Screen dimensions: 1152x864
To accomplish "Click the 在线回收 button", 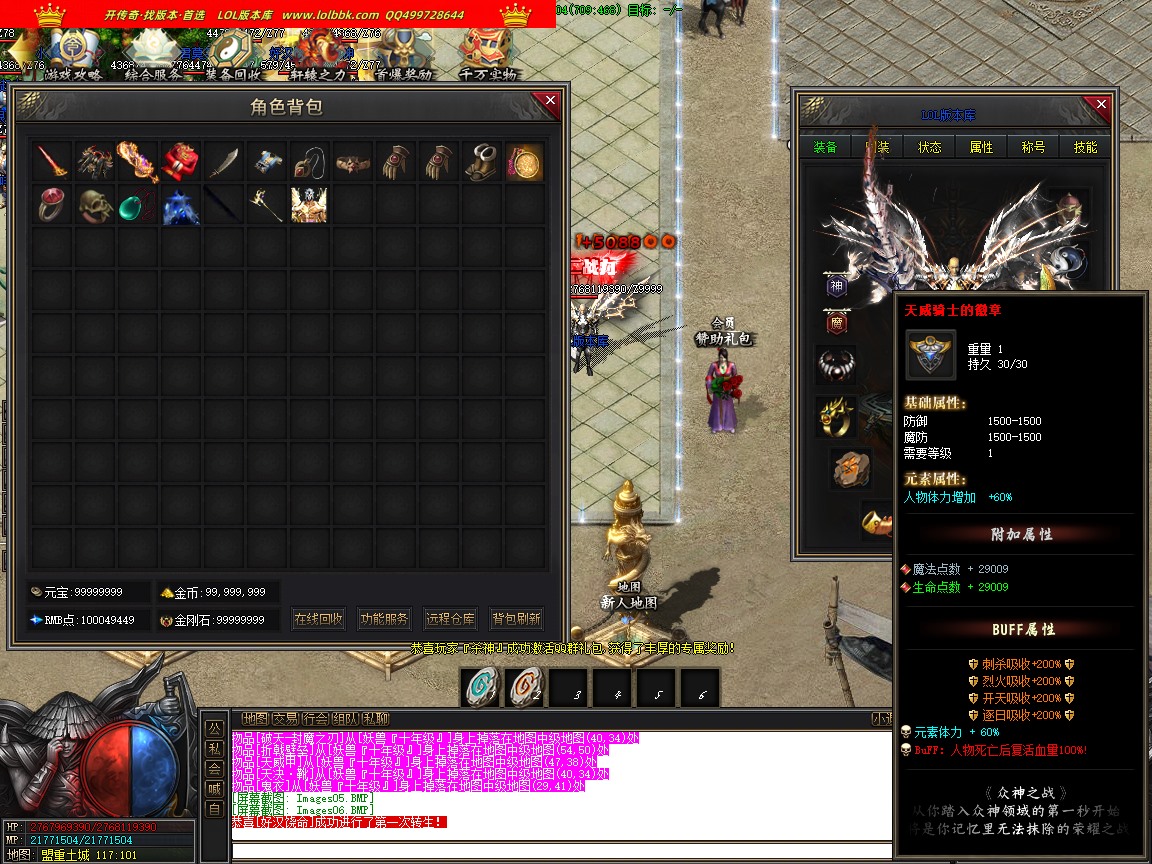I will [x=319, y=619].
